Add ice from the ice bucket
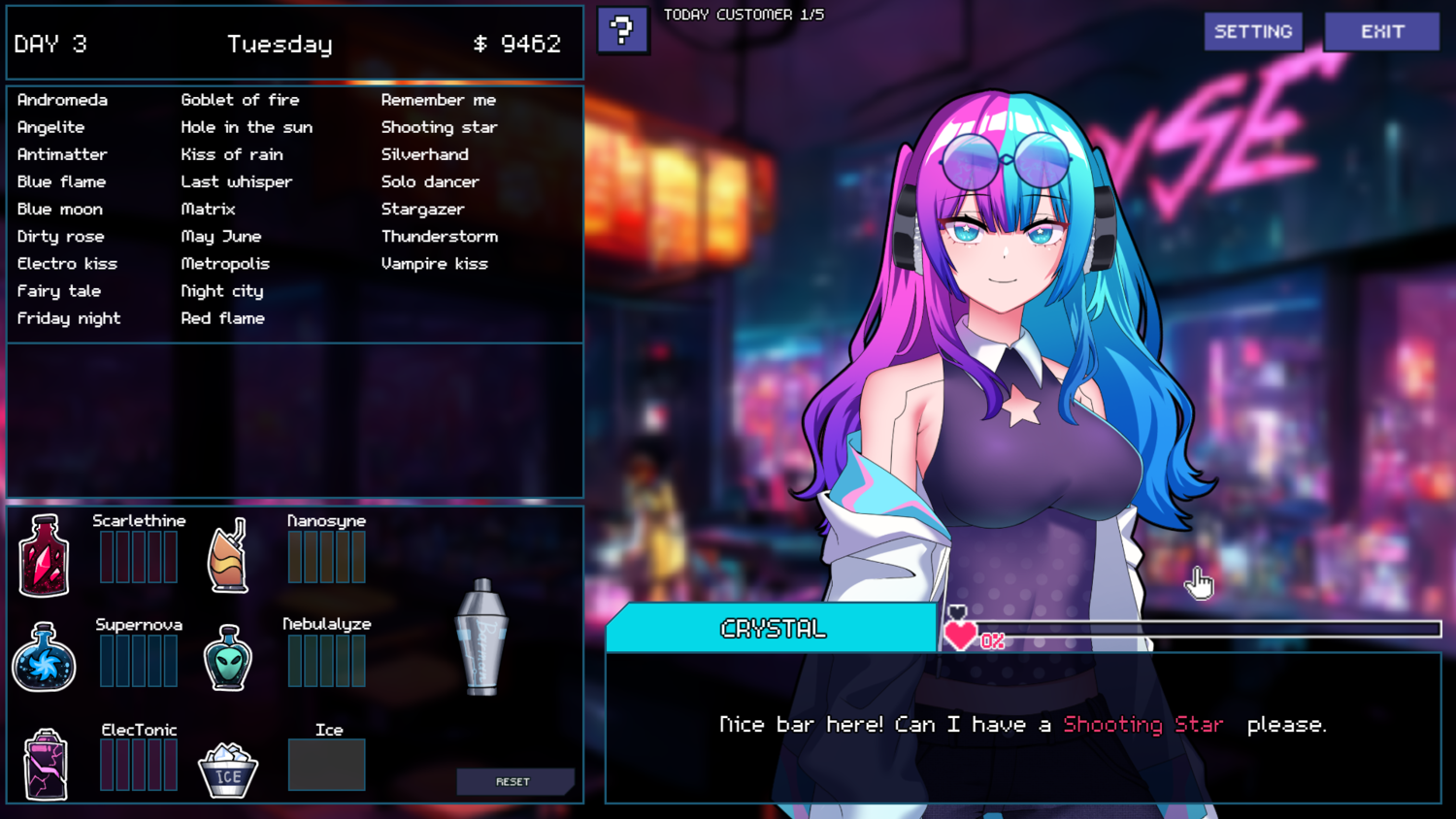This screenshot has height=819, width=1456. pyautogui.click(x=228, y=770)
